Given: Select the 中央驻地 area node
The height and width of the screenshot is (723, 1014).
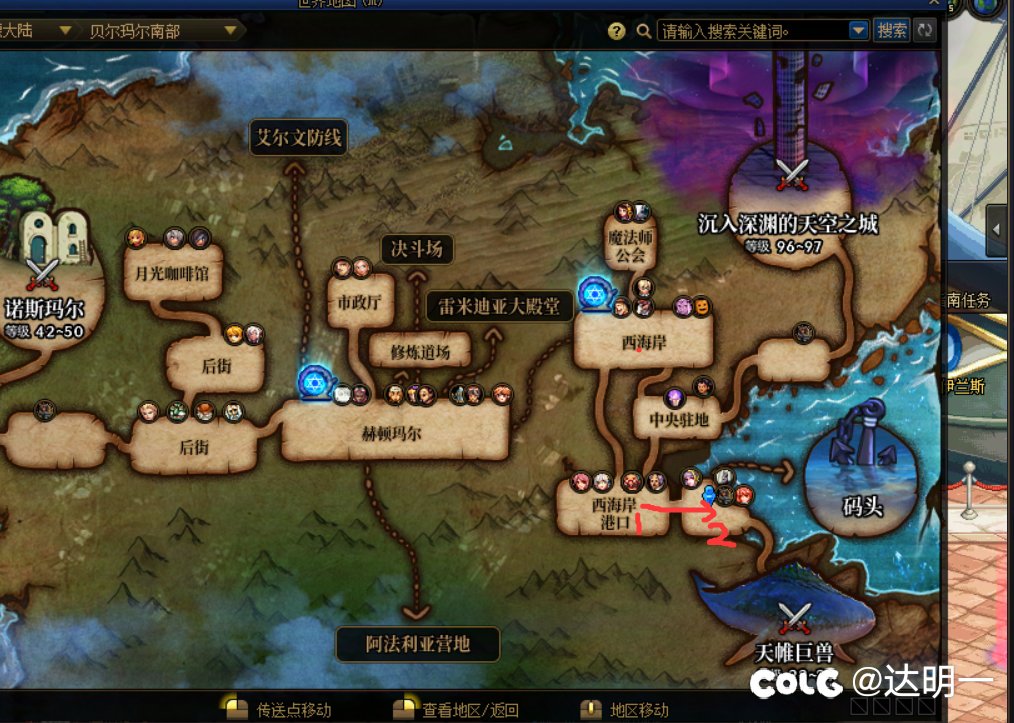Looking at the screenshot, I should tap(678, 419).
